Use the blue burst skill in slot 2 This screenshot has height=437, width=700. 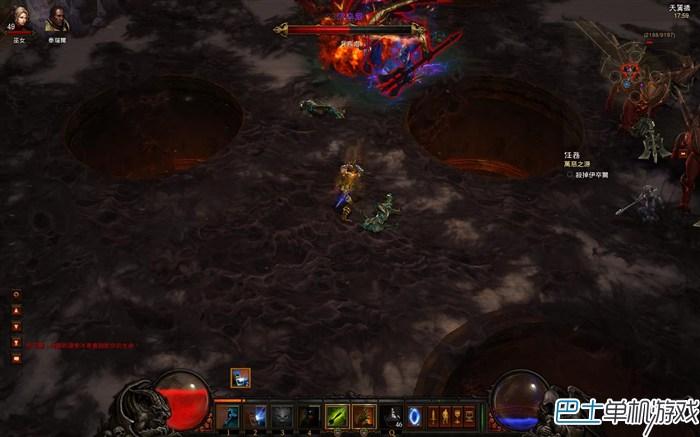coord(256,415)
